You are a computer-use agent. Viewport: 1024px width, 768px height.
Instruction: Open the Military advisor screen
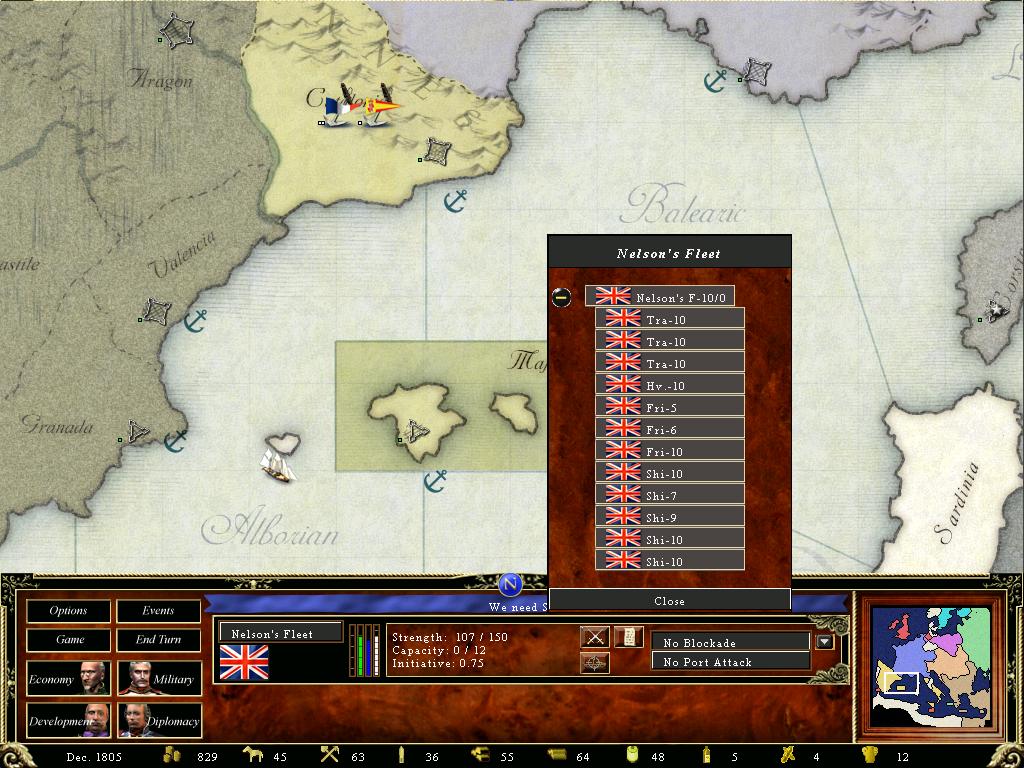click(x=158, y=679)
